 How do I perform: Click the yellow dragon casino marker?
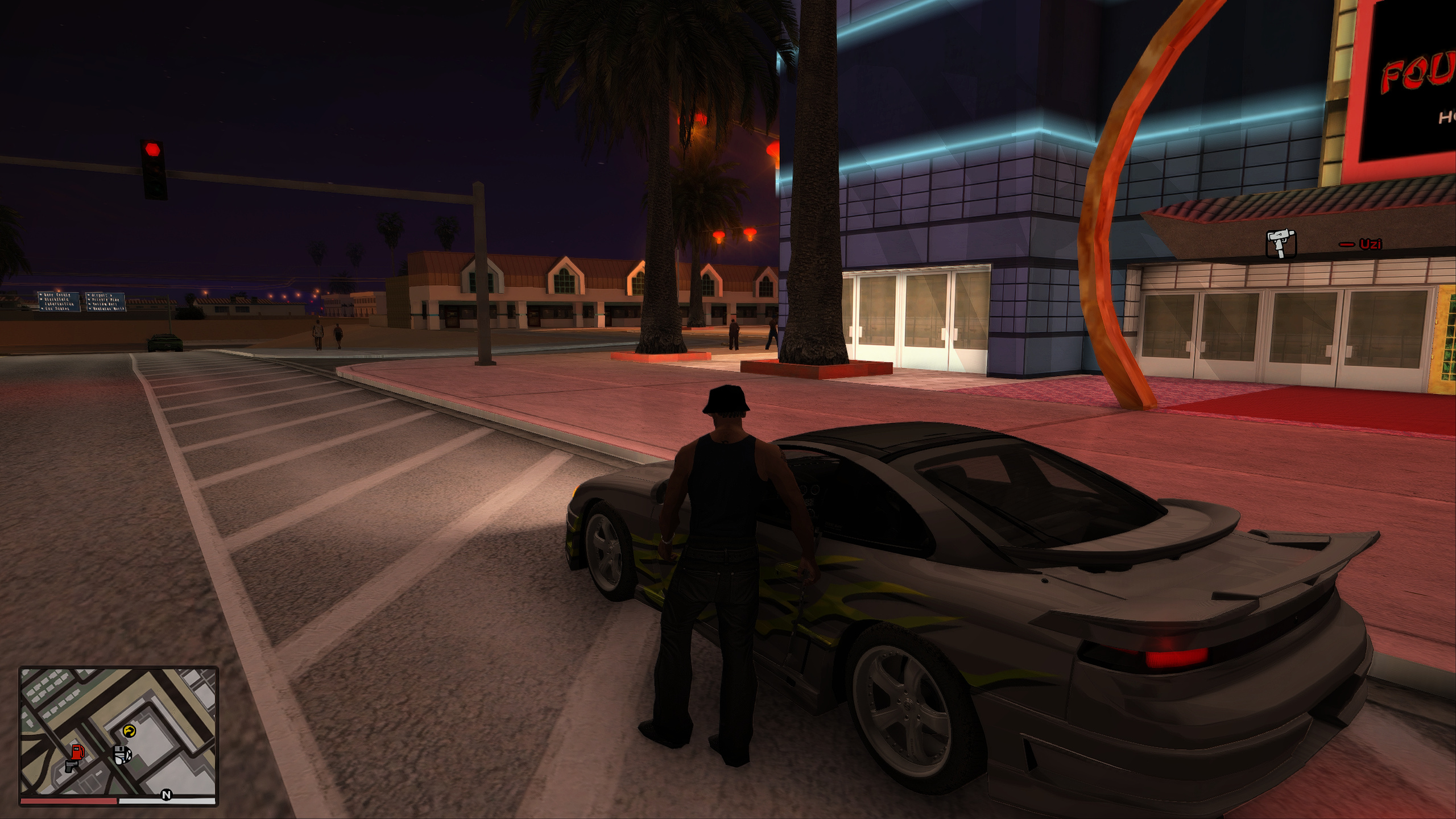(x=130, y=731)
